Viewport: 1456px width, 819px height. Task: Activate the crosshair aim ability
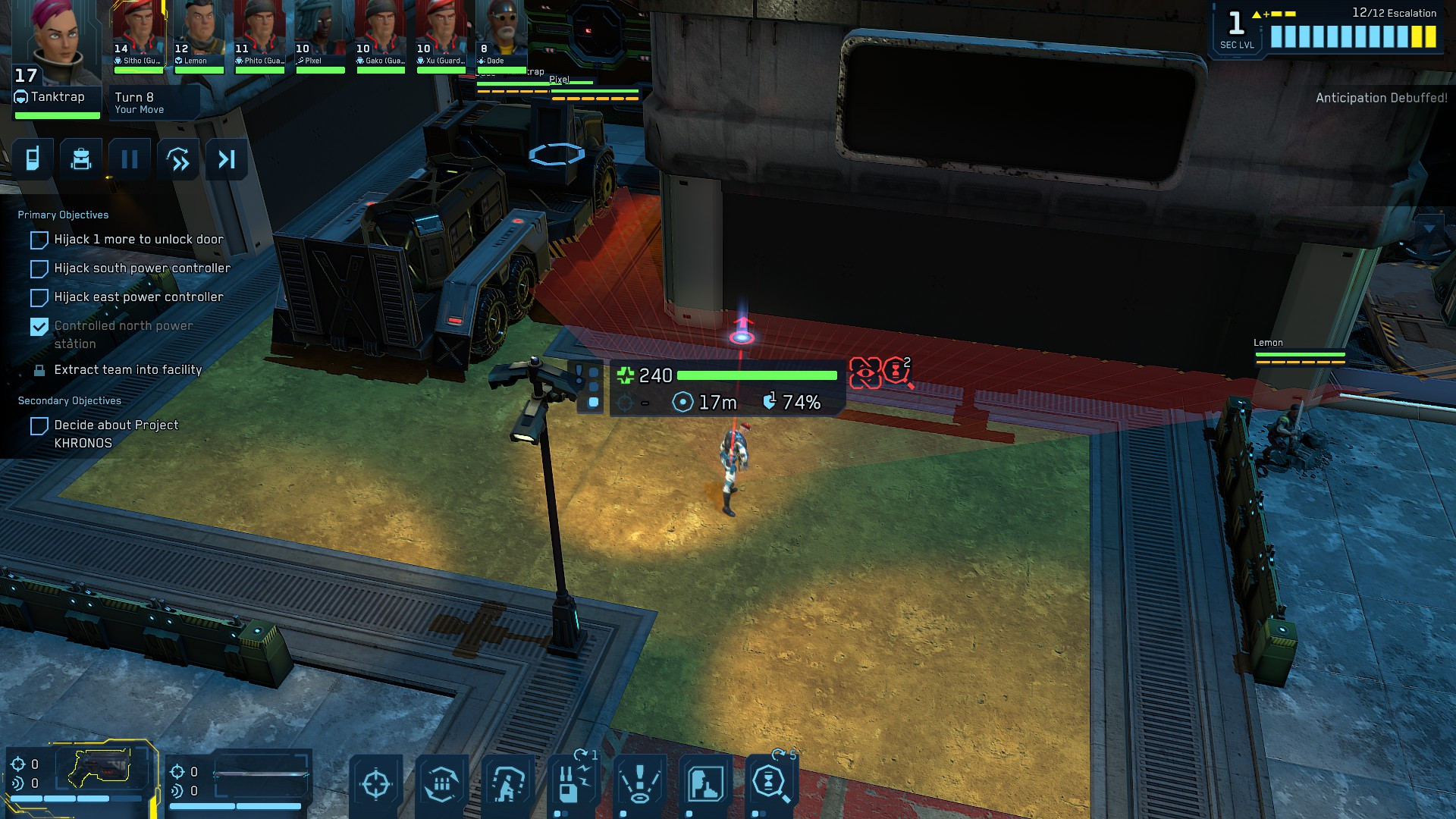click(376, 784)
